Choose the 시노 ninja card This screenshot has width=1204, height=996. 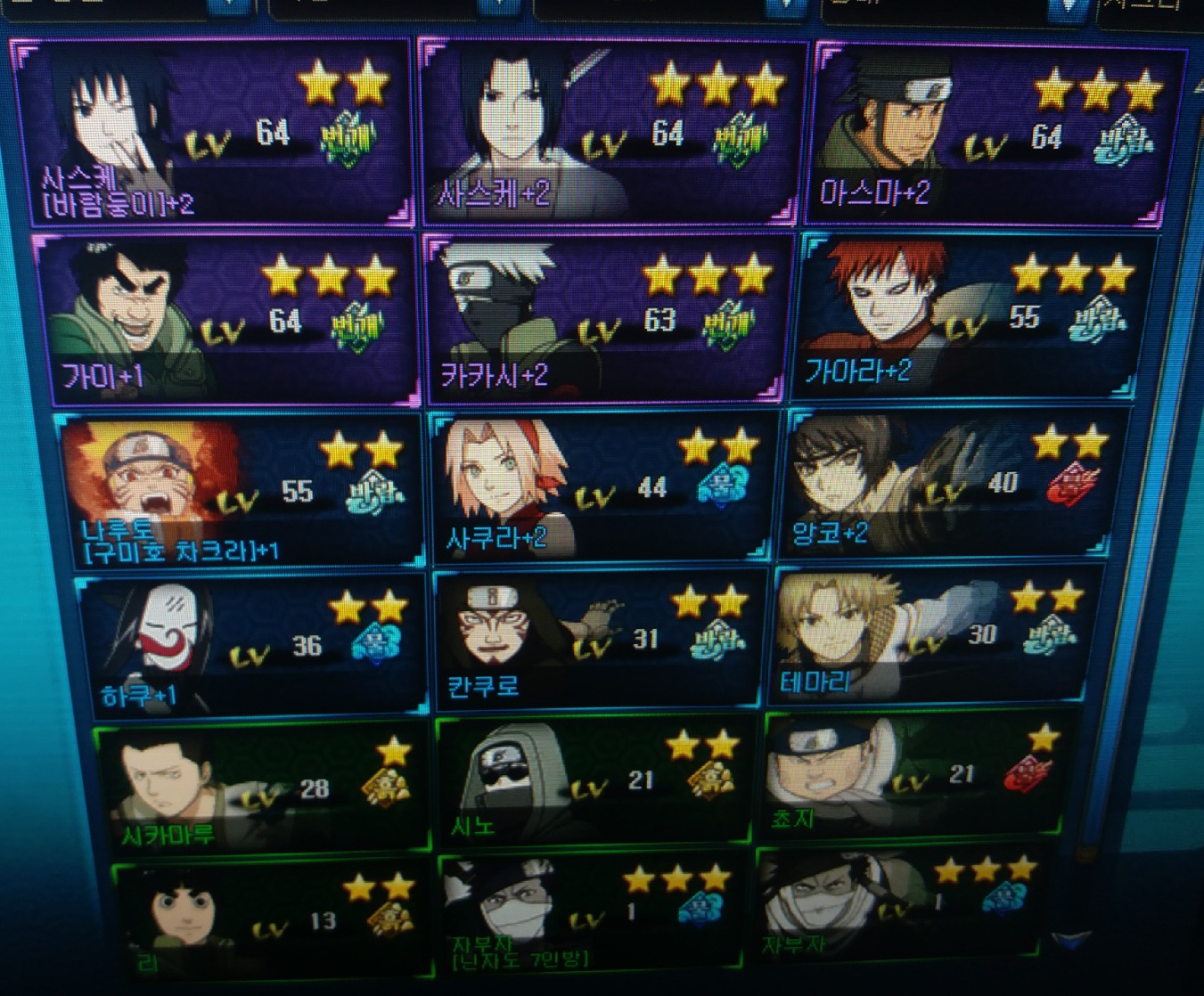(595, 780)
